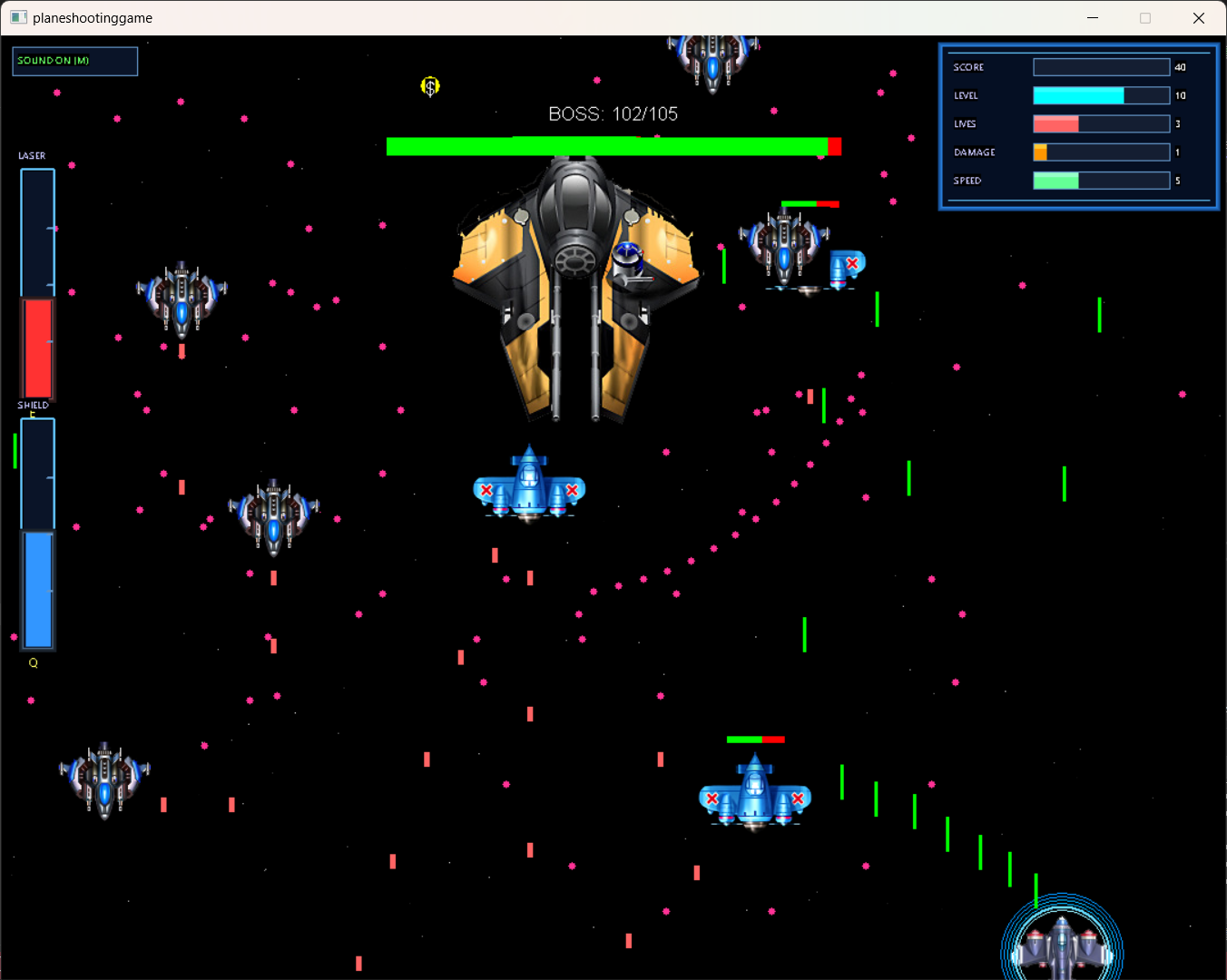
Task: Click the SCORE label in the stats panel
Action: tap(967, 67)
